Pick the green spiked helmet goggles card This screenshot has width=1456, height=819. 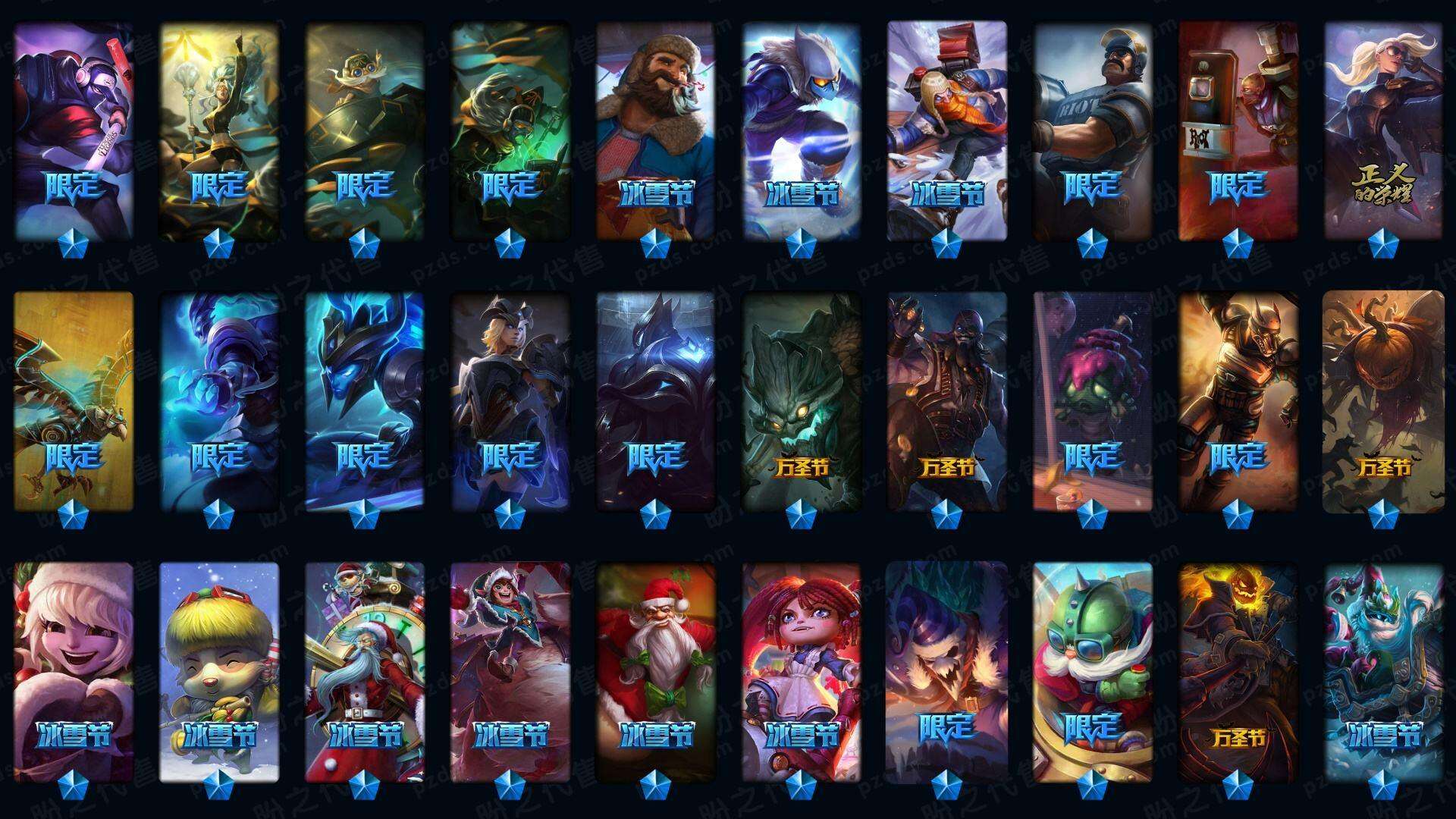point(1092,671)
